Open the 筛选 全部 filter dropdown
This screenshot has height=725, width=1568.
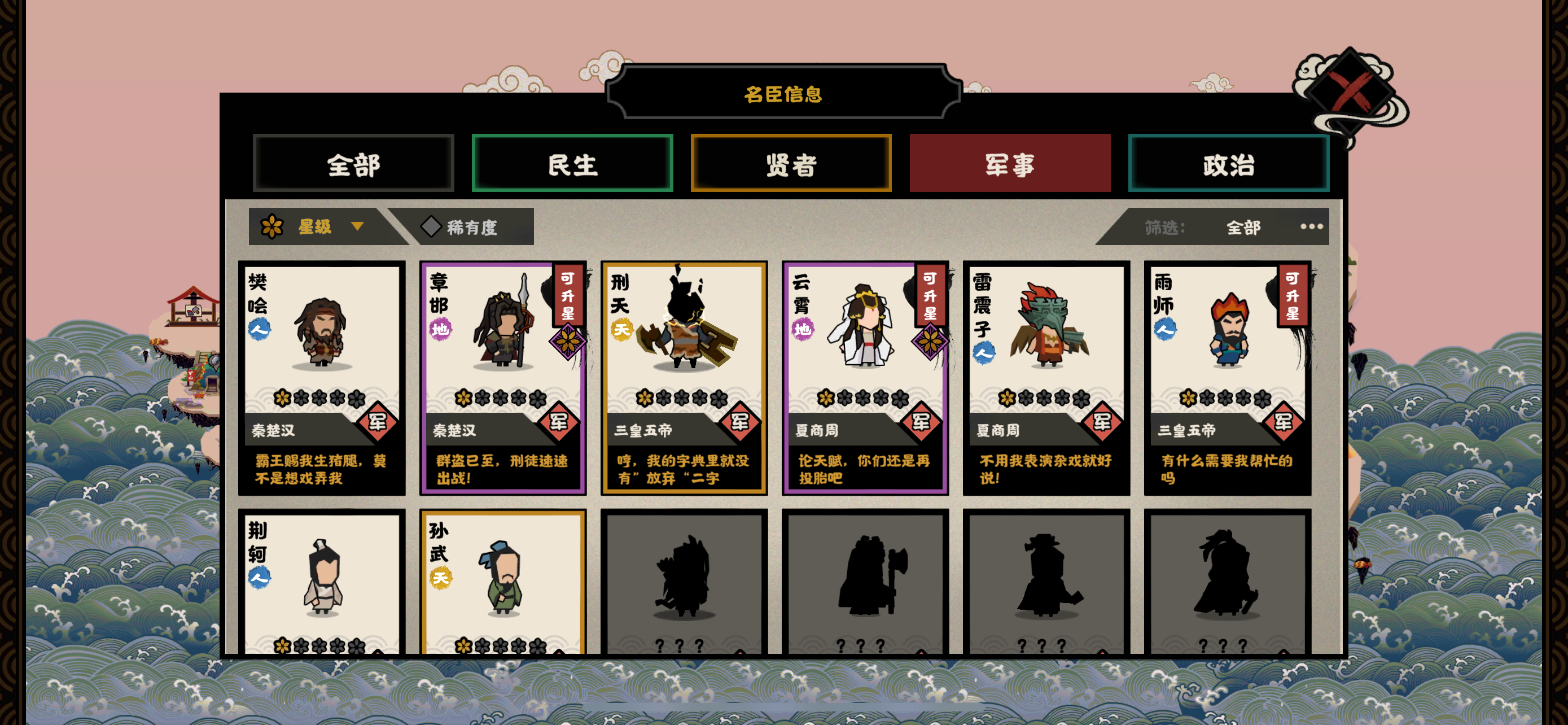[x=1243, y=227]
